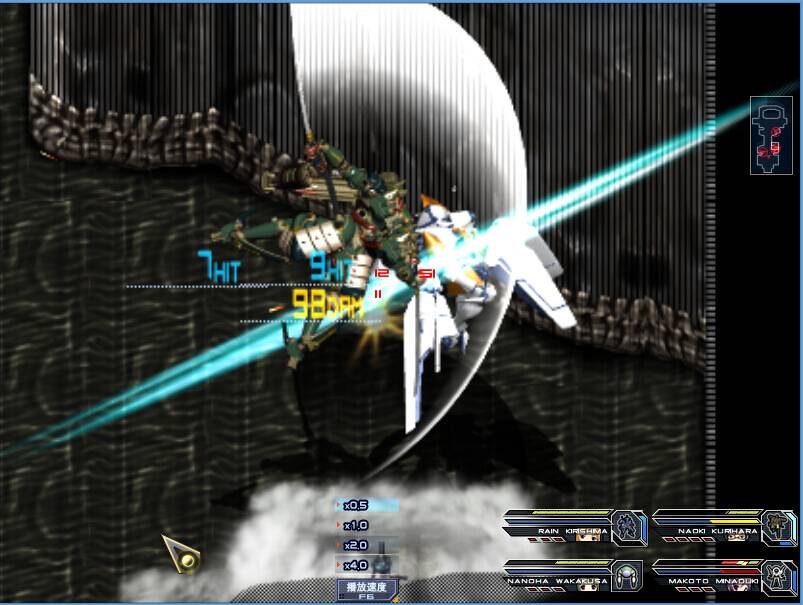
Task: Select Naoki Kurihara's status panel
Action: click(x=724, y=526)
